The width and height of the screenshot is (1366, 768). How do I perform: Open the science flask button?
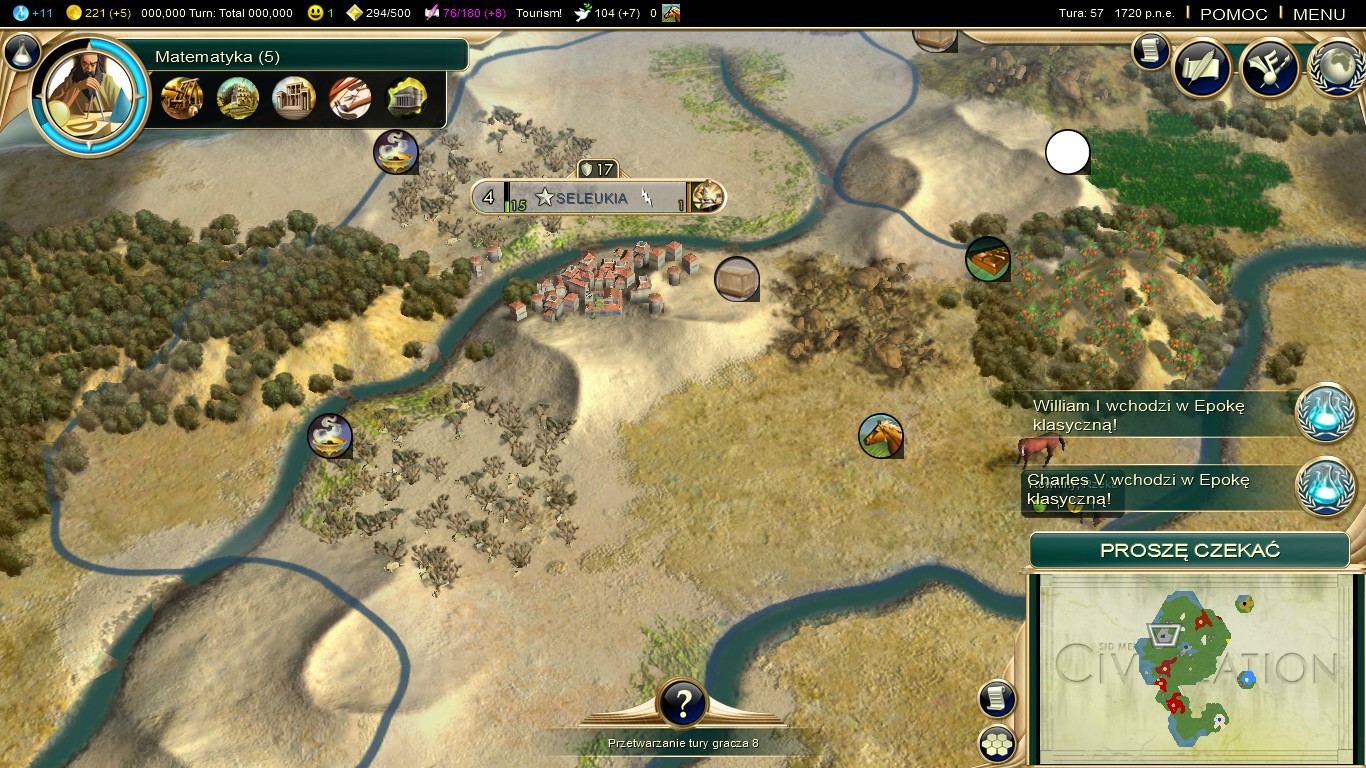(x=22, y=52)
